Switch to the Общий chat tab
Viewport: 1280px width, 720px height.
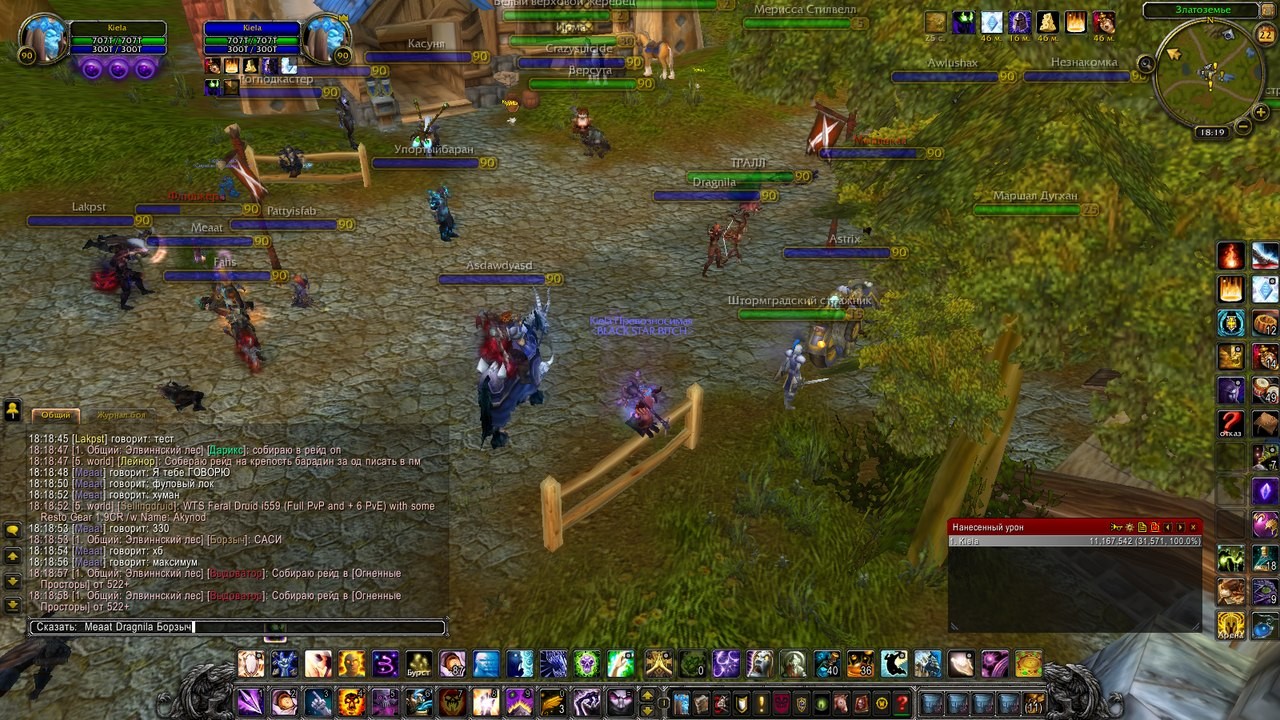click(x=56, y=415)
